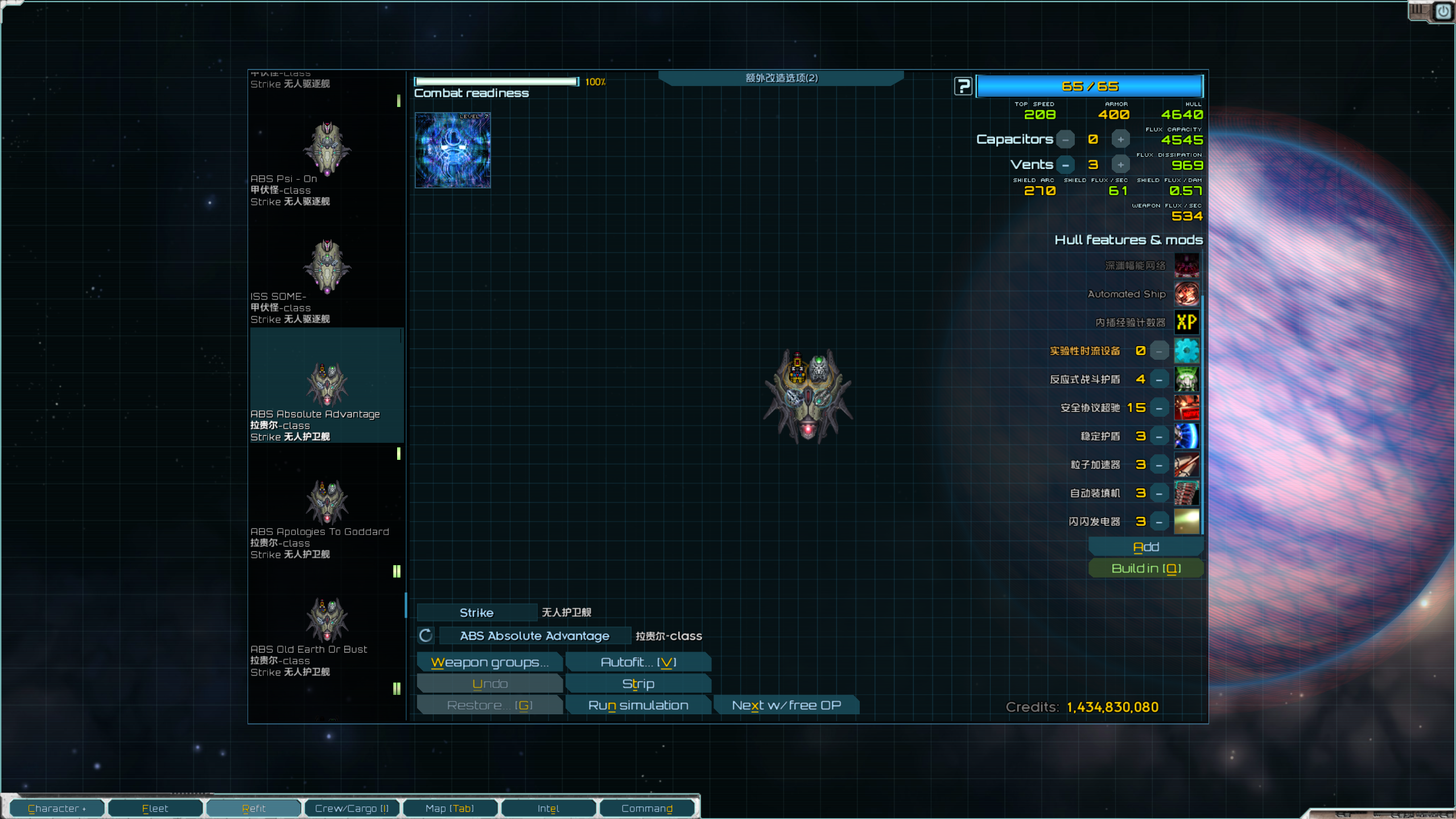Open the Intel tab
This screenshot has width=1456, height=819.
tap(548, 808)
